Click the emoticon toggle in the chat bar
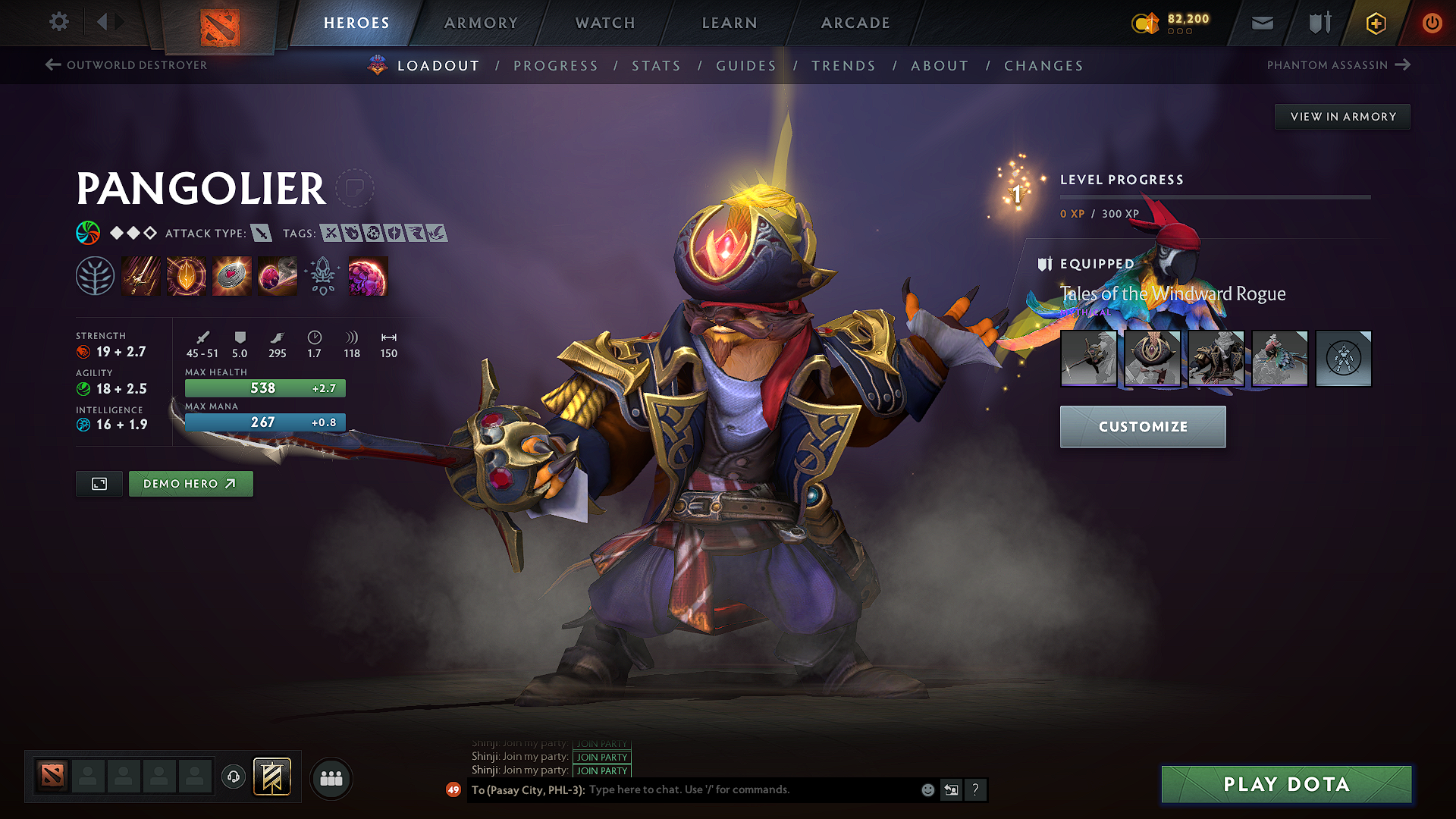 tap(927, 789)
